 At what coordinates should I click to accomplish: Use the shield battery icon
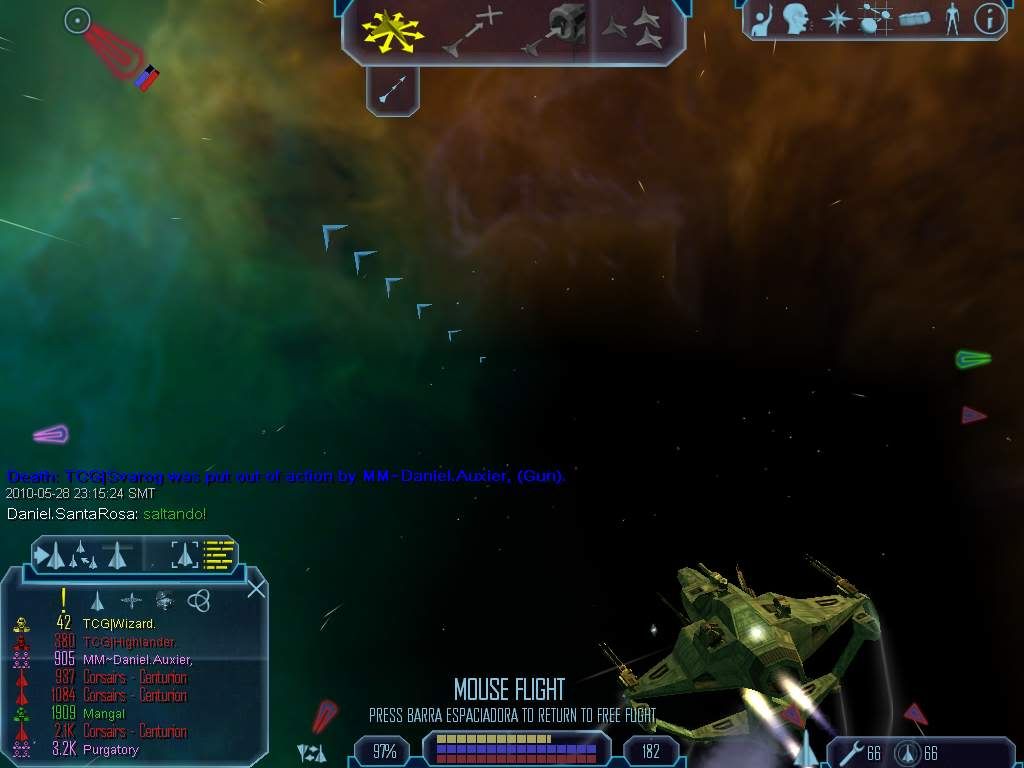(906, 753)
